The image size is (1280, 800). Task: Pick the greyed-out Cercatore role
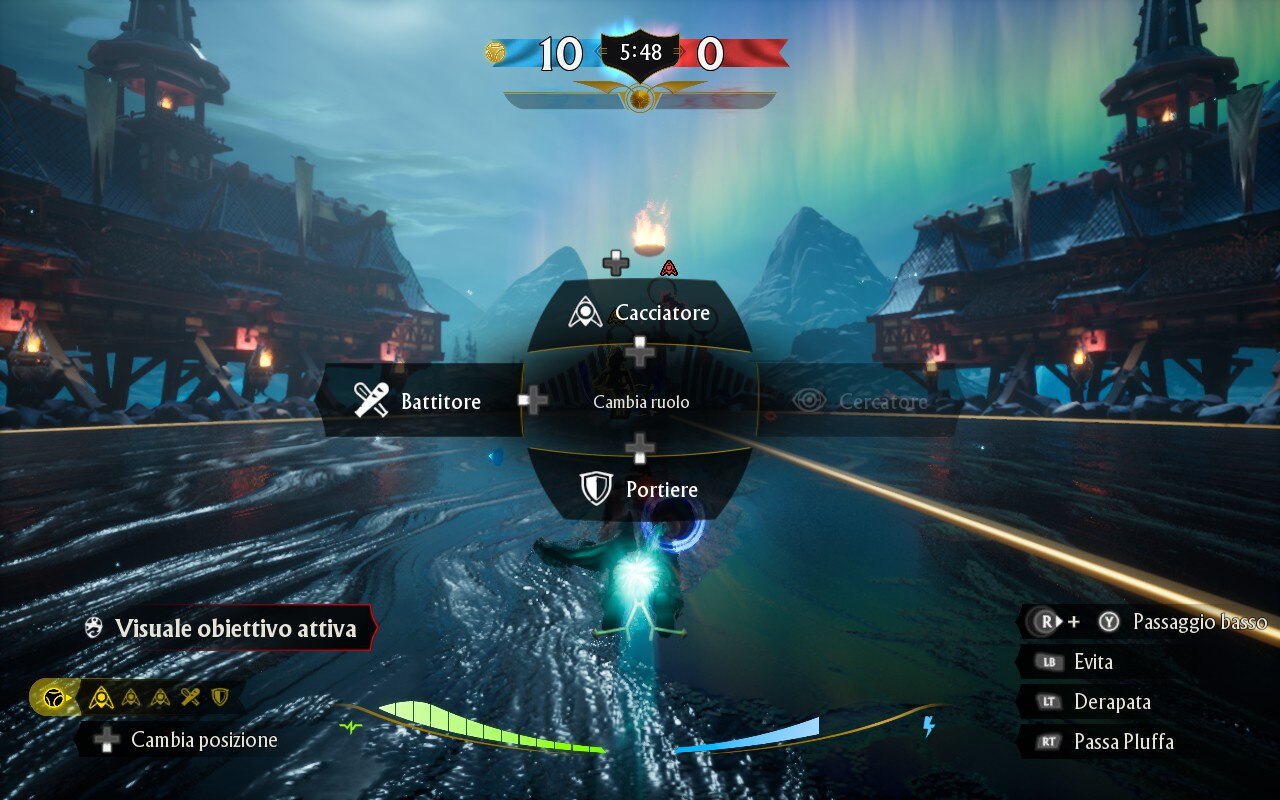[x=860, y=401]
